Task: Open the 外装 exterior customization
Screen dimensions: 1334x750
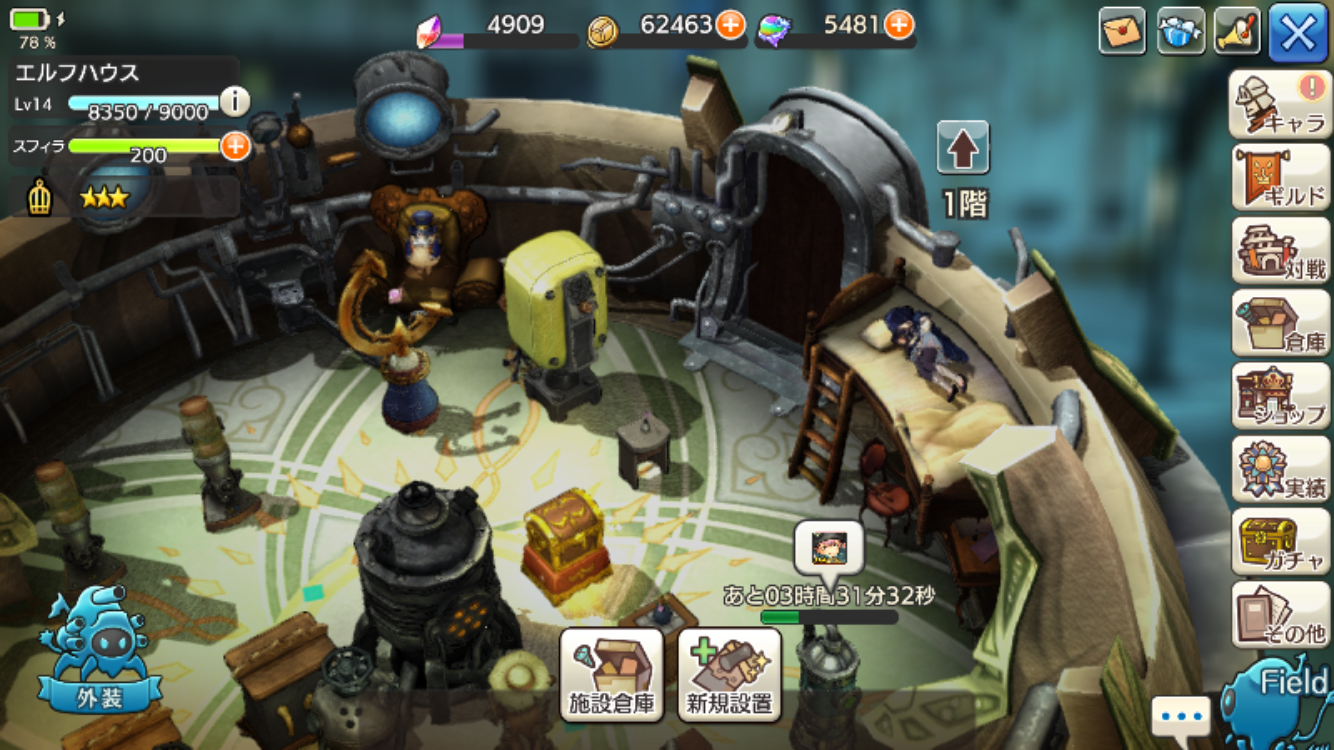Action: pos(98,655)
